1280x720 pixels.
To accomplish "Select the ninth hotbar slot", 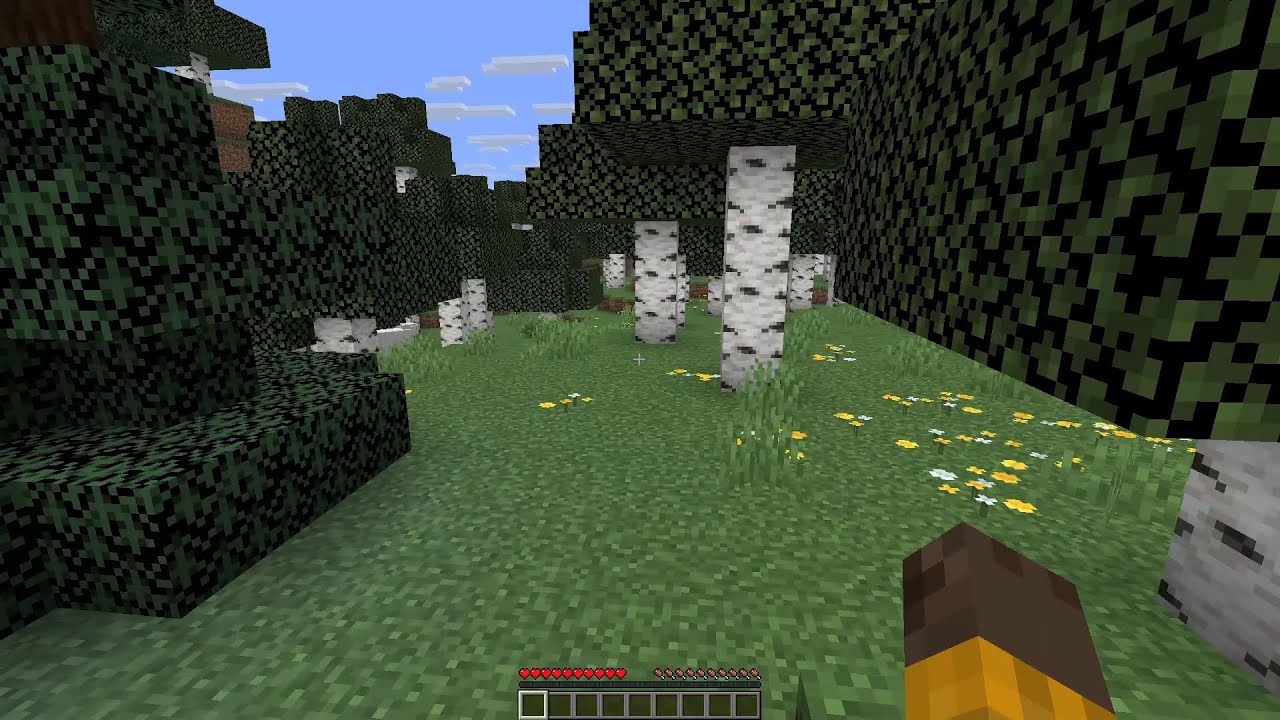I will [748, 704].
